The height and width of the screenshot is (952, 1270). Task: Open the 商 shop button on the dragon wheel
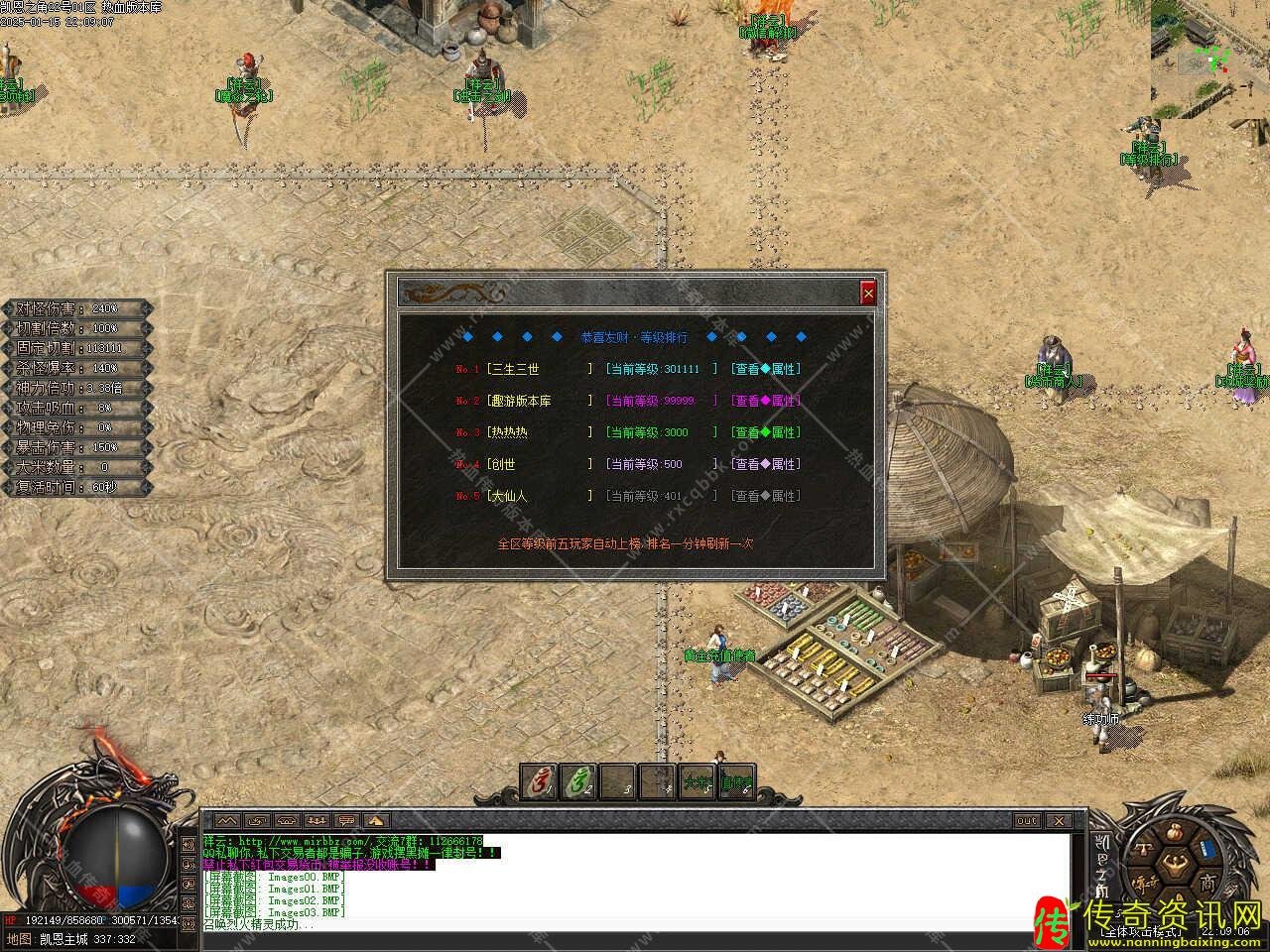[x=1206, y=883]
